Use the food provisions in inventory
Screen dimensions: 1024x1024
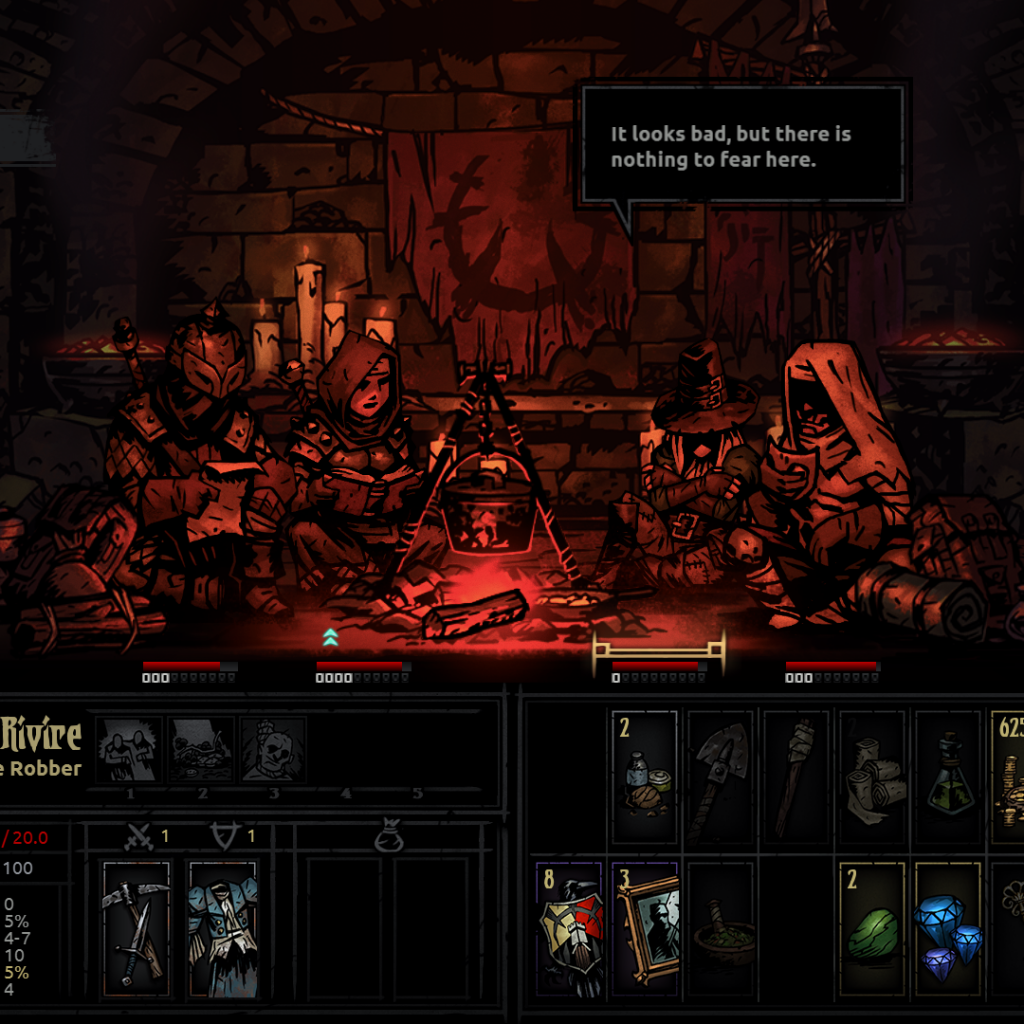click(645, 777)
